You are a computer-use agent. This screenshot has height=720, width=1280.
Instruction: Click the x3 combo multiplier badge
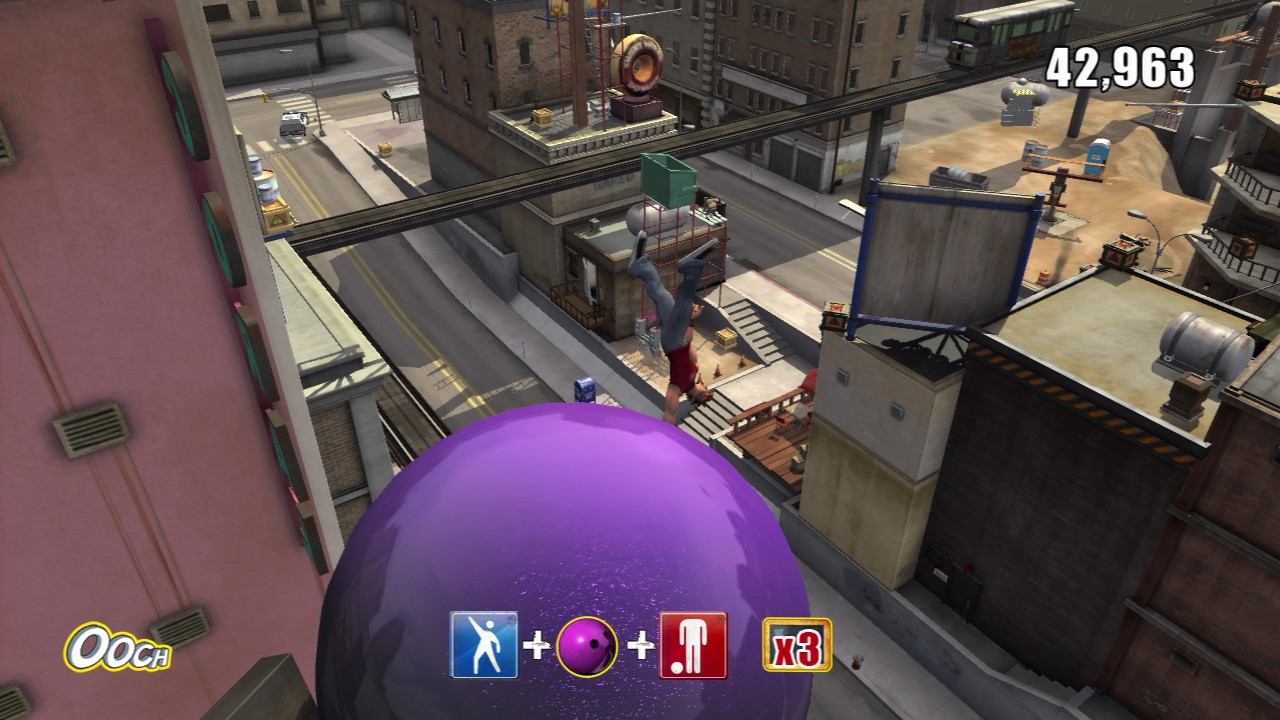click(797, 645)
